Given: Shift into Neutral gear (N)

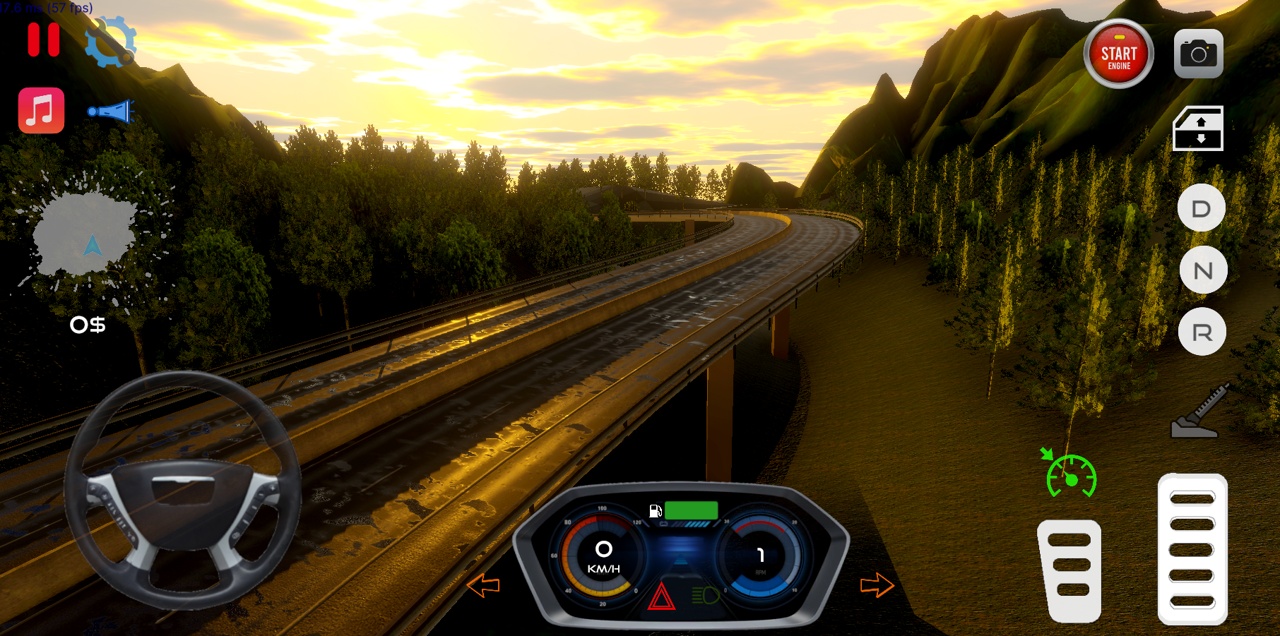Looking at the screenshot, I should tap(1202, 271).
